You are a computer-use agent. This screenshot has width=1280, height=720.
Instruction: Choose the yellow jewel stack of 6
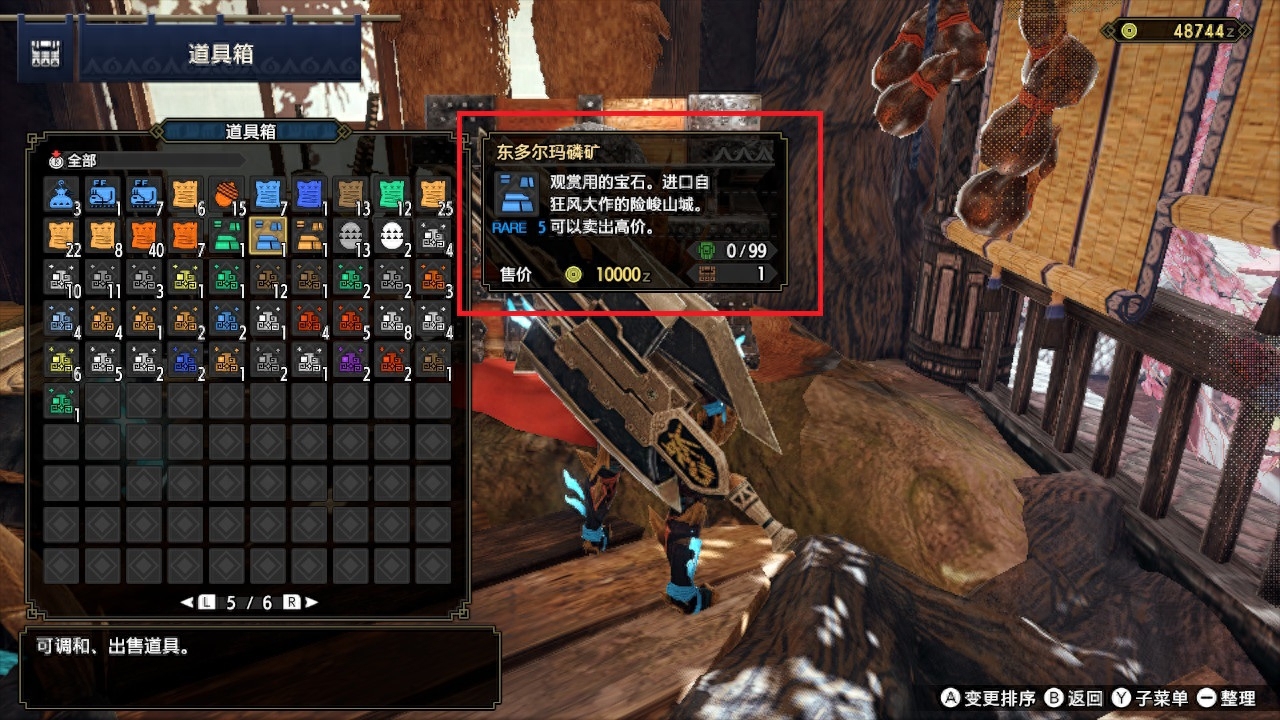(61, 360)
